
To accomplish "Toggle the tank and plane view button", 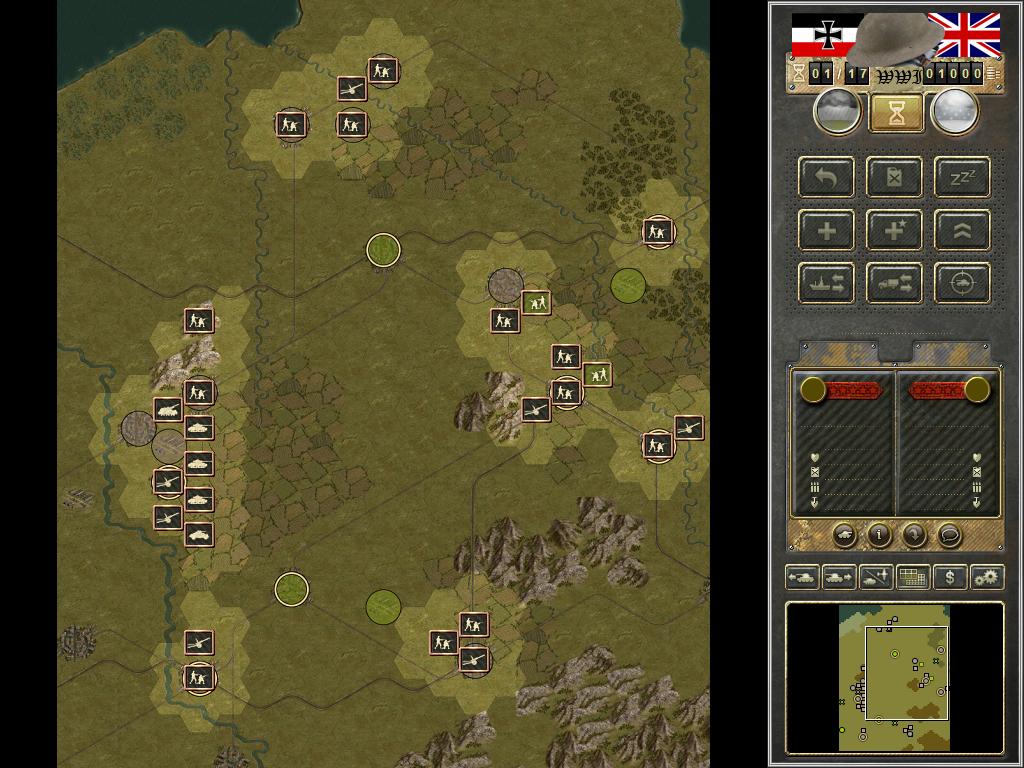I will (876, 577).
